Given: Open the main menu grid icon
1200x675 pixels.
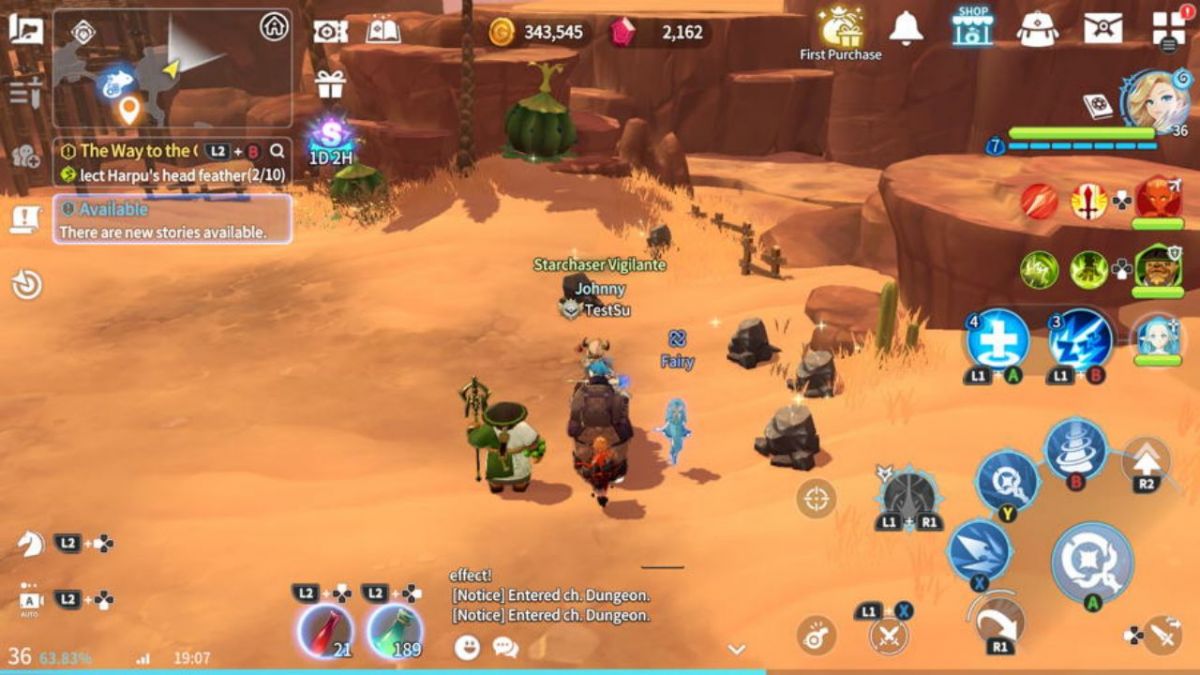Looking at the screenshot, I should [1167, 27].
